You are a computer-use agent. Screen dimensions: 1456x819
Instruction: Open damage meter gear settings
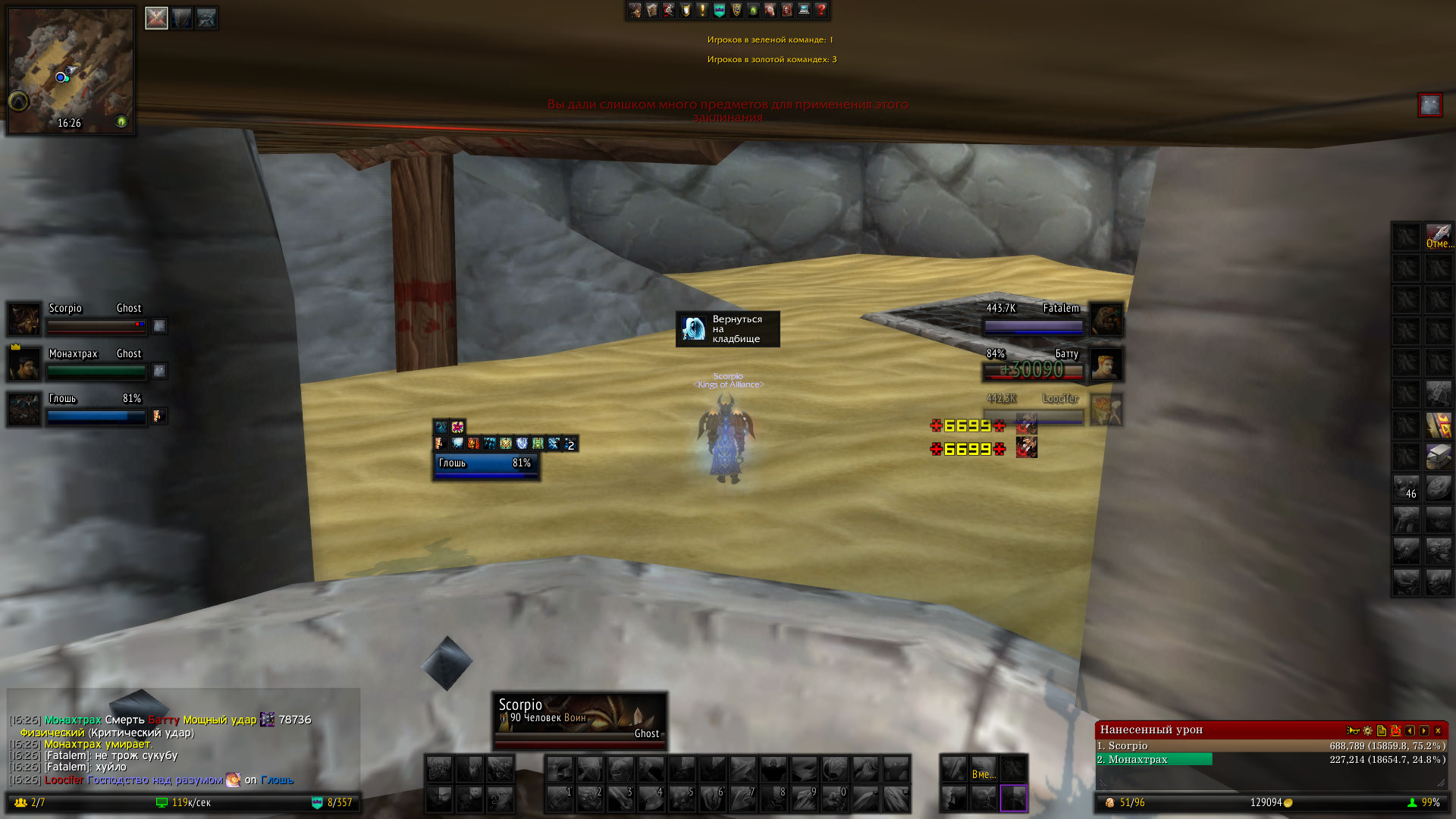coord(1367,730)
